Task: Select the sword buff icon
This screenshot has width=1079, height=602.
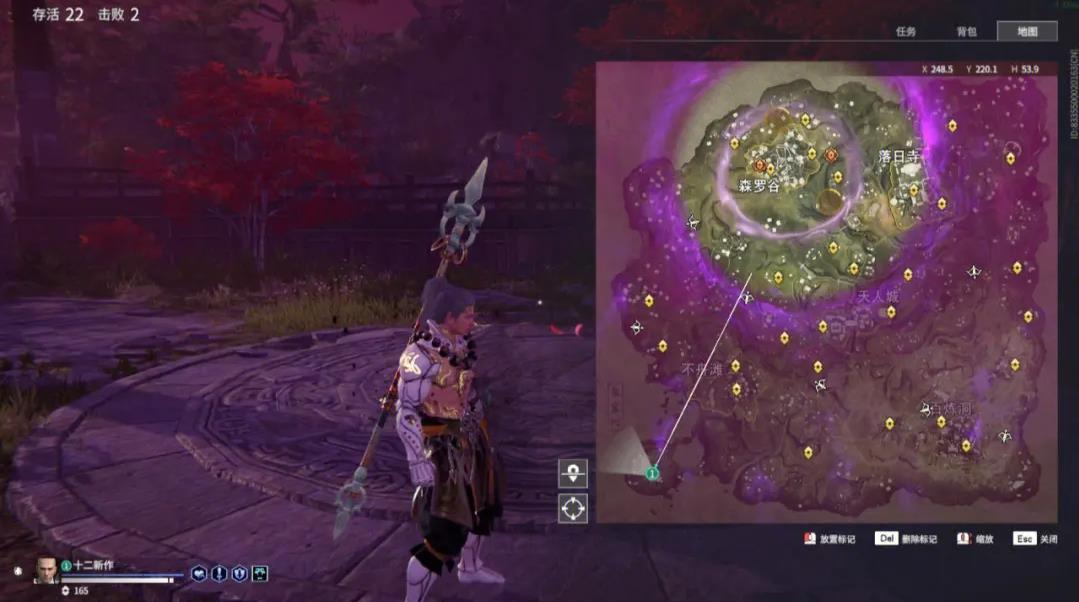Action: 219,573
